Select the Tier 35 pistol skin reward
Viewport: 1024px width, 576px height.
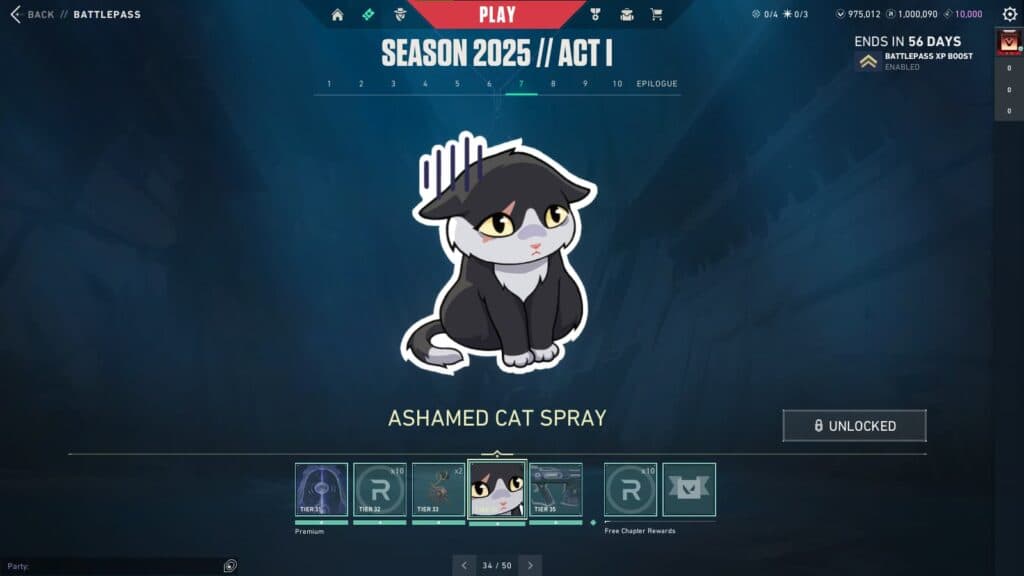556,489
